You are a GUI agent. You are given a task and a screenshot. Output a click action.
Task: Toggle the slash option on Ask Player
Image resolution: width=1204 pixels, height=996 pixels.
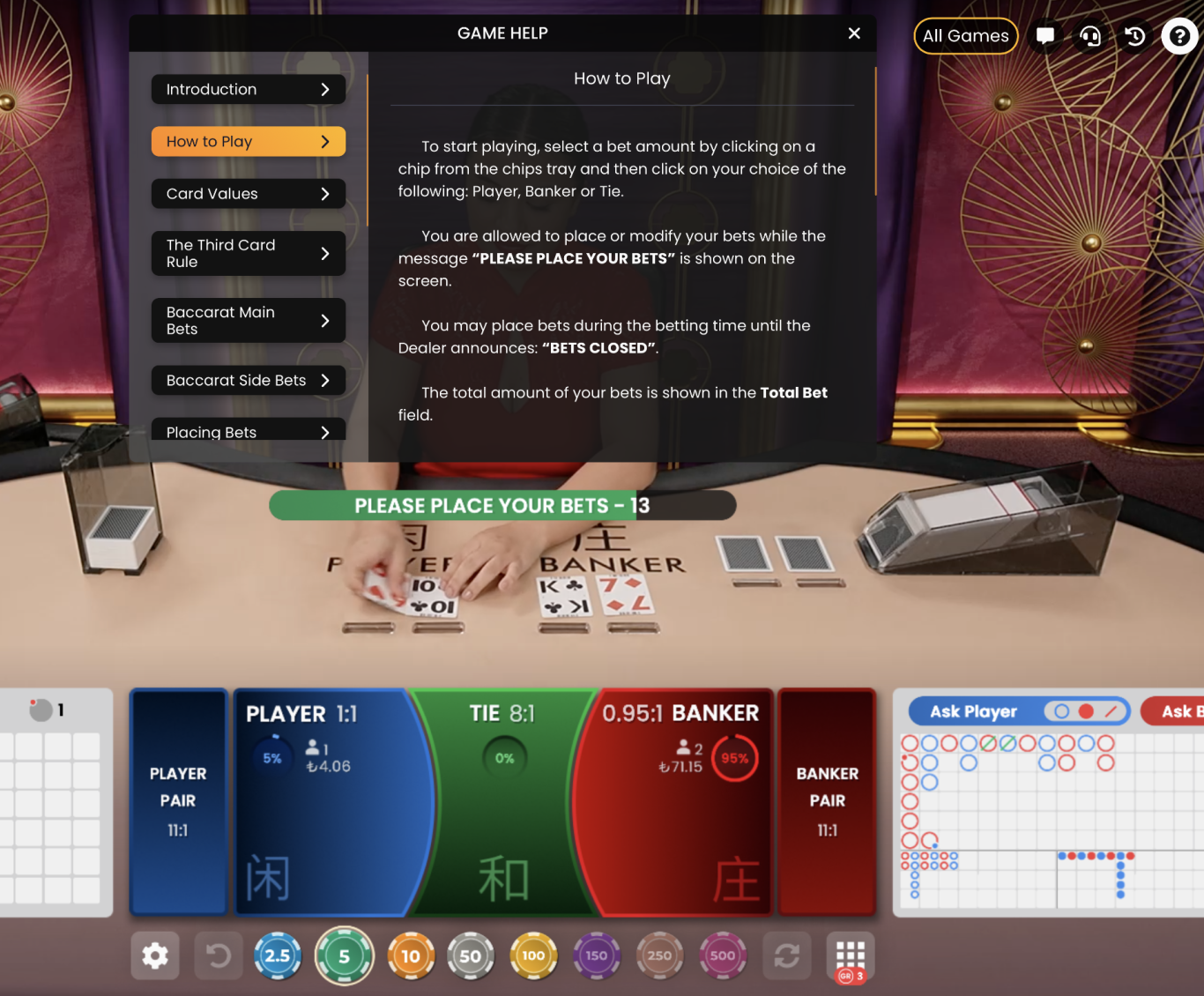1111,710
